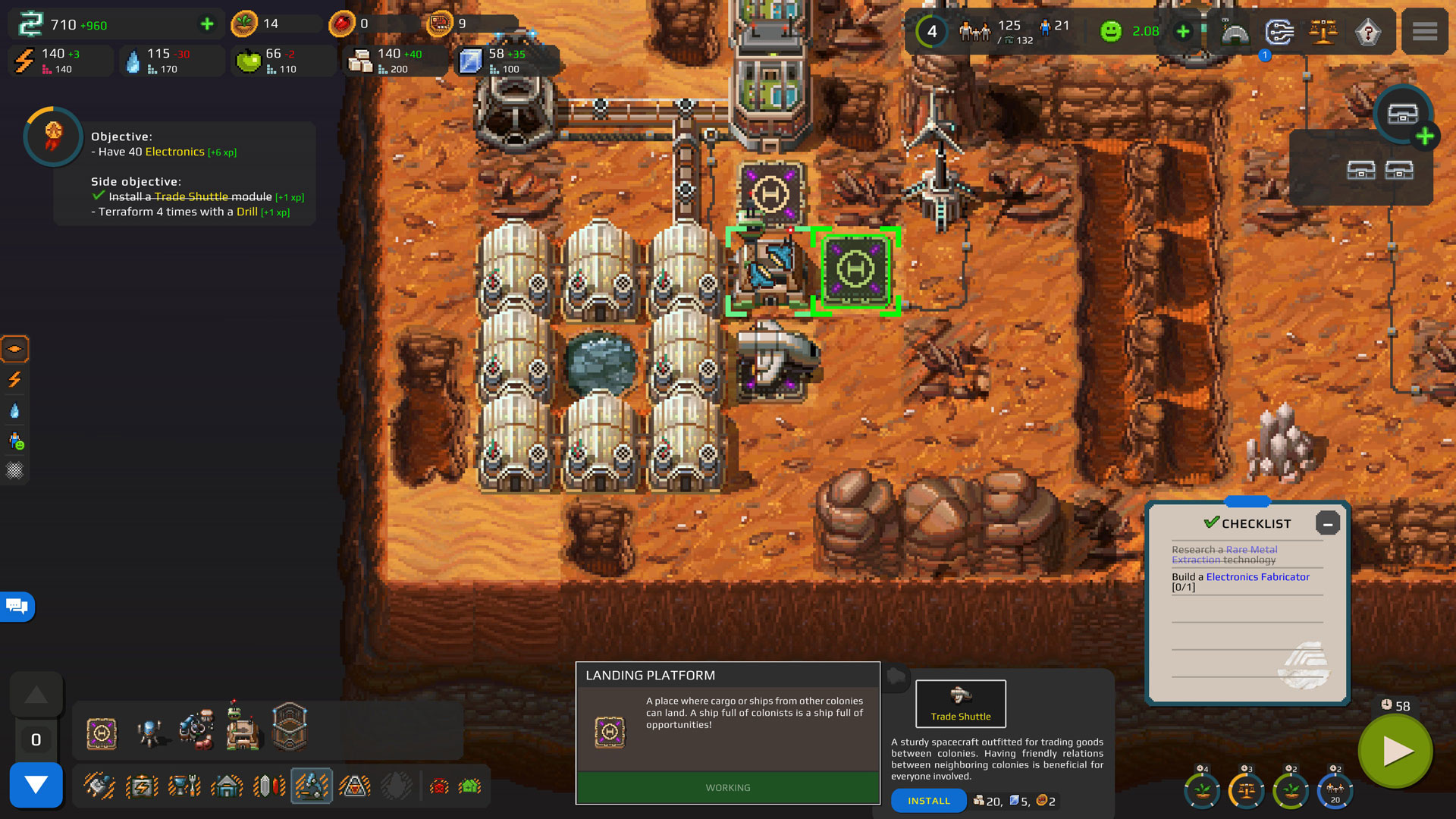Toggle the water drop overlay filter
1456x819 pixels.
(14, 410)
